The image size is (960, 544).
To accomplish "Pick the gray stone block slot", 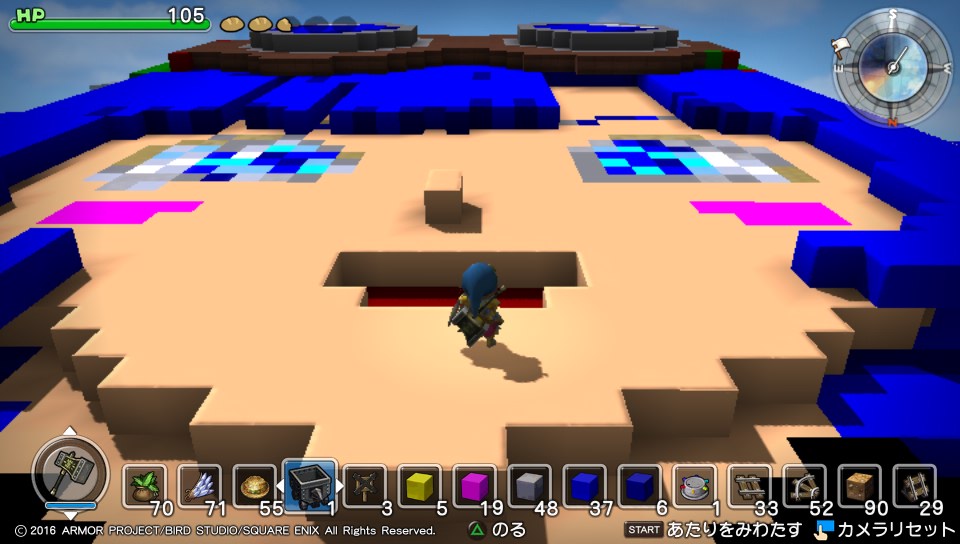I will (529, 487).
